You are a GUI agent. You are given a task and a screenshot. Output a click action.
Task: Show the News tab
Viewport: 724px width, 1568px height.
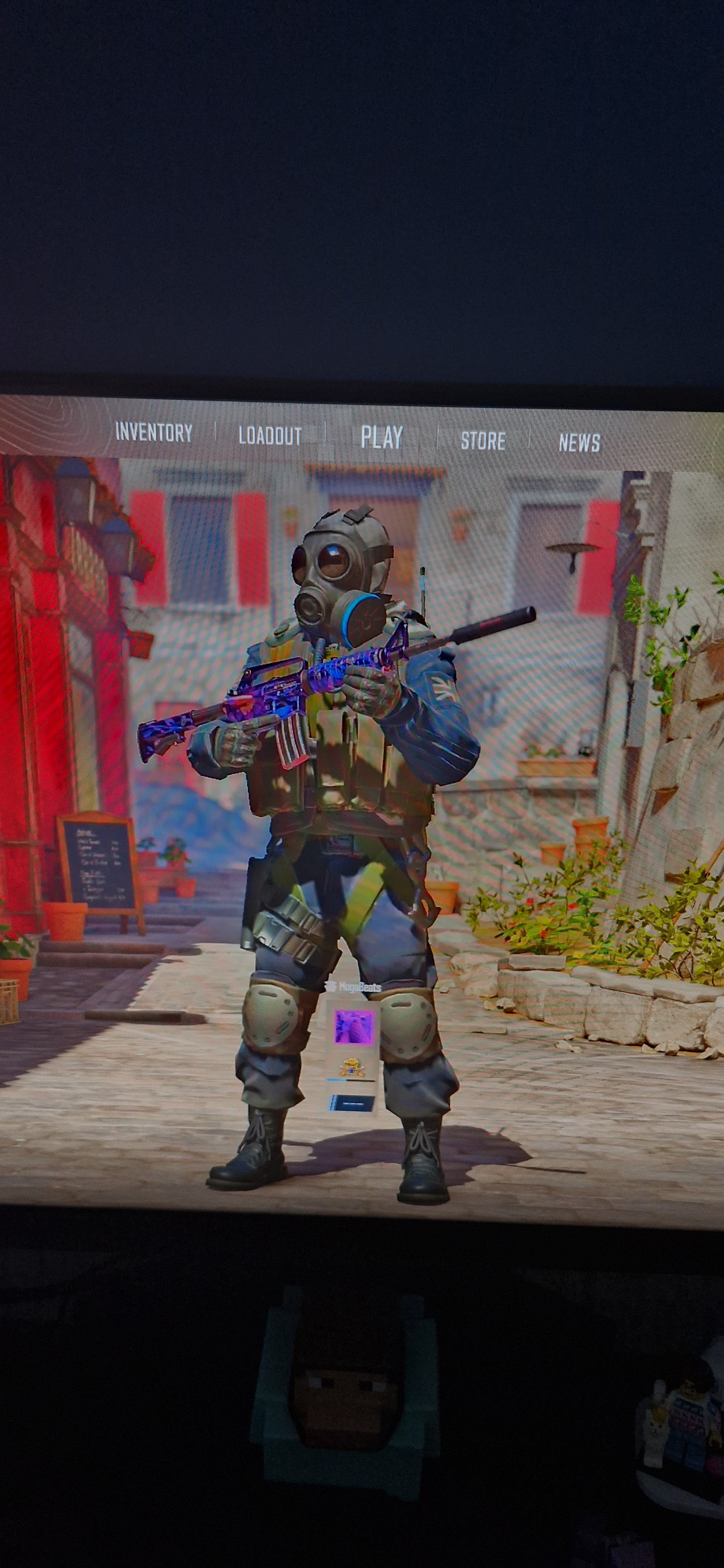579,443
